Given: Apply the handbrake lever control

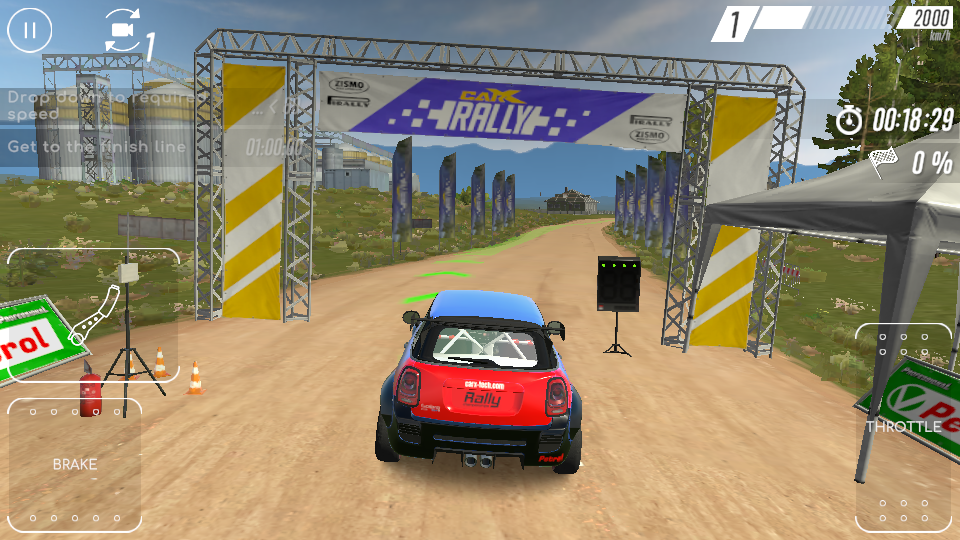Looking at the screenshot, I should [x=94, y=315].
